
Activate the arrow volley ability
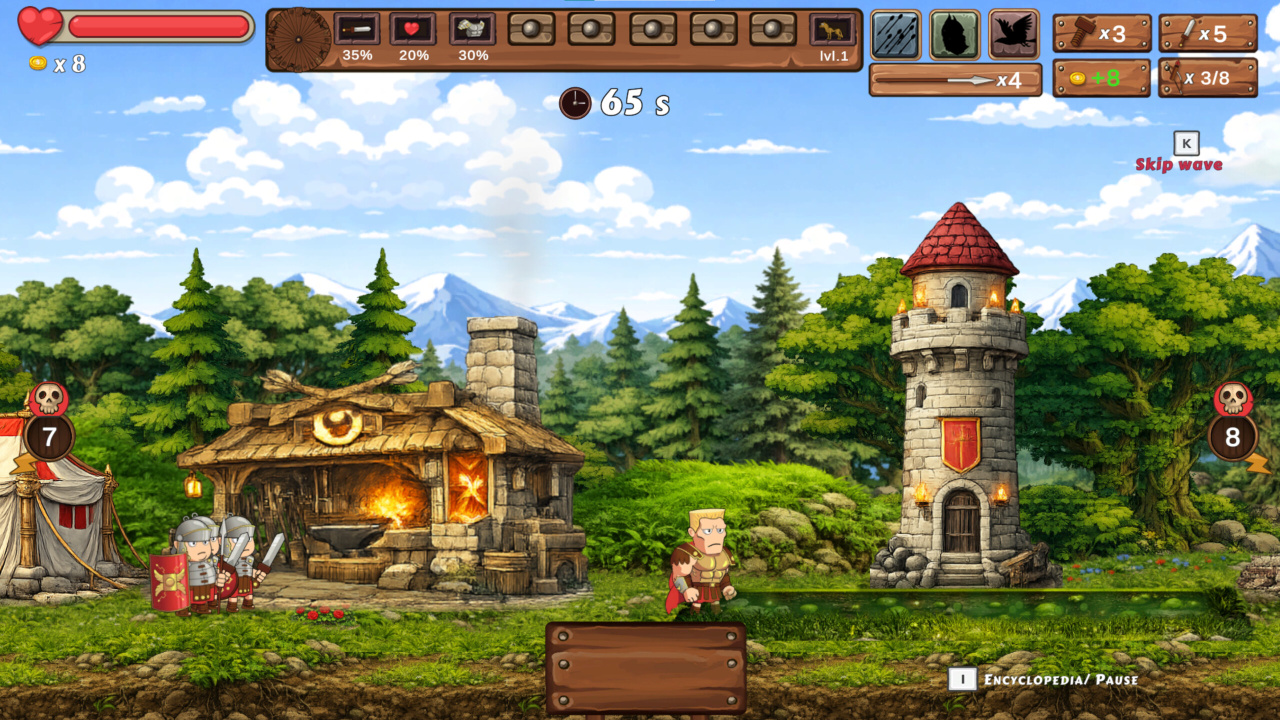tap(895, 35)
